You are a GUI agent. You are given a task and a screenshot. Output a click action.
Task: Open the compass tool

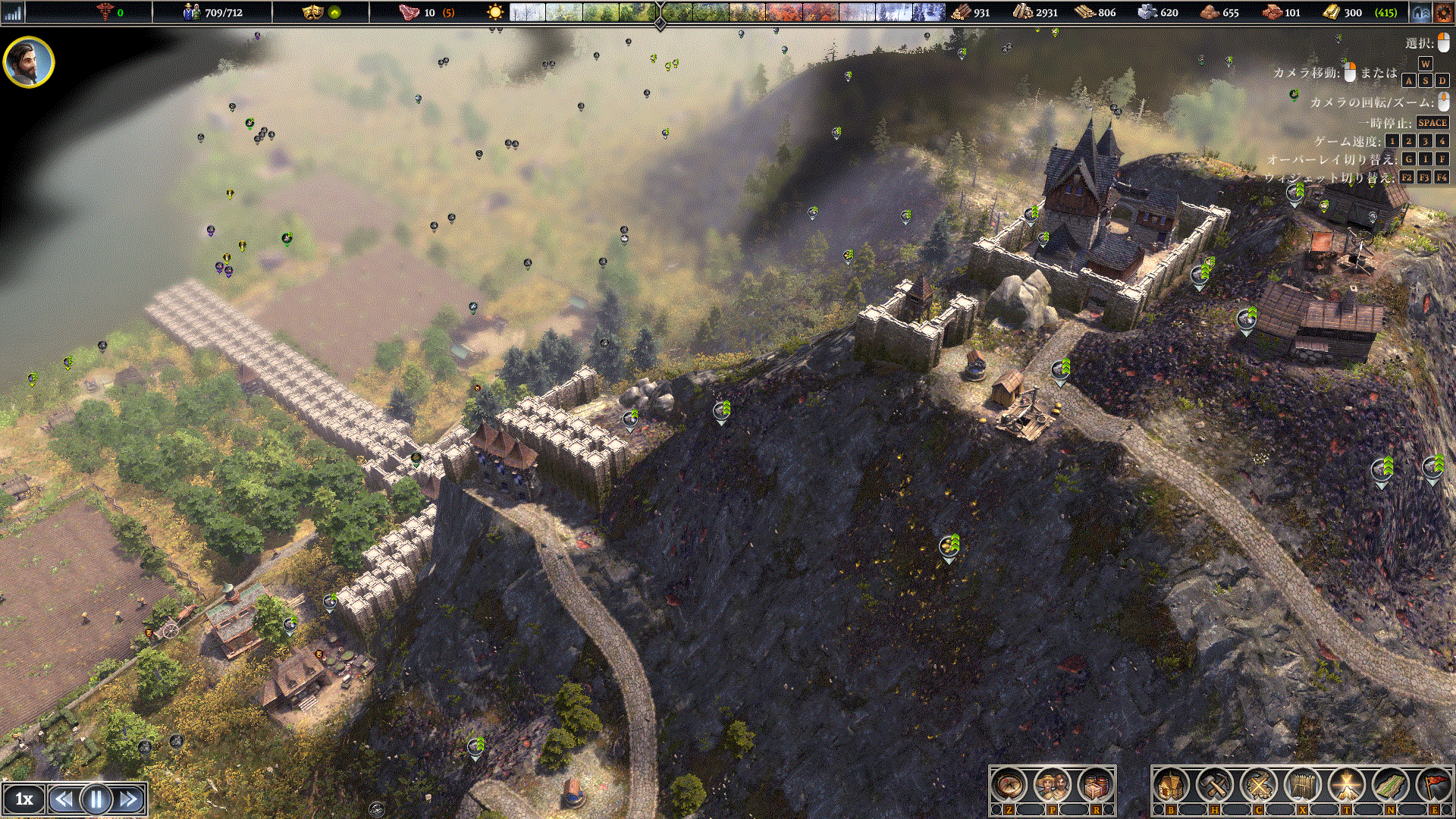tap(1009, 786)
